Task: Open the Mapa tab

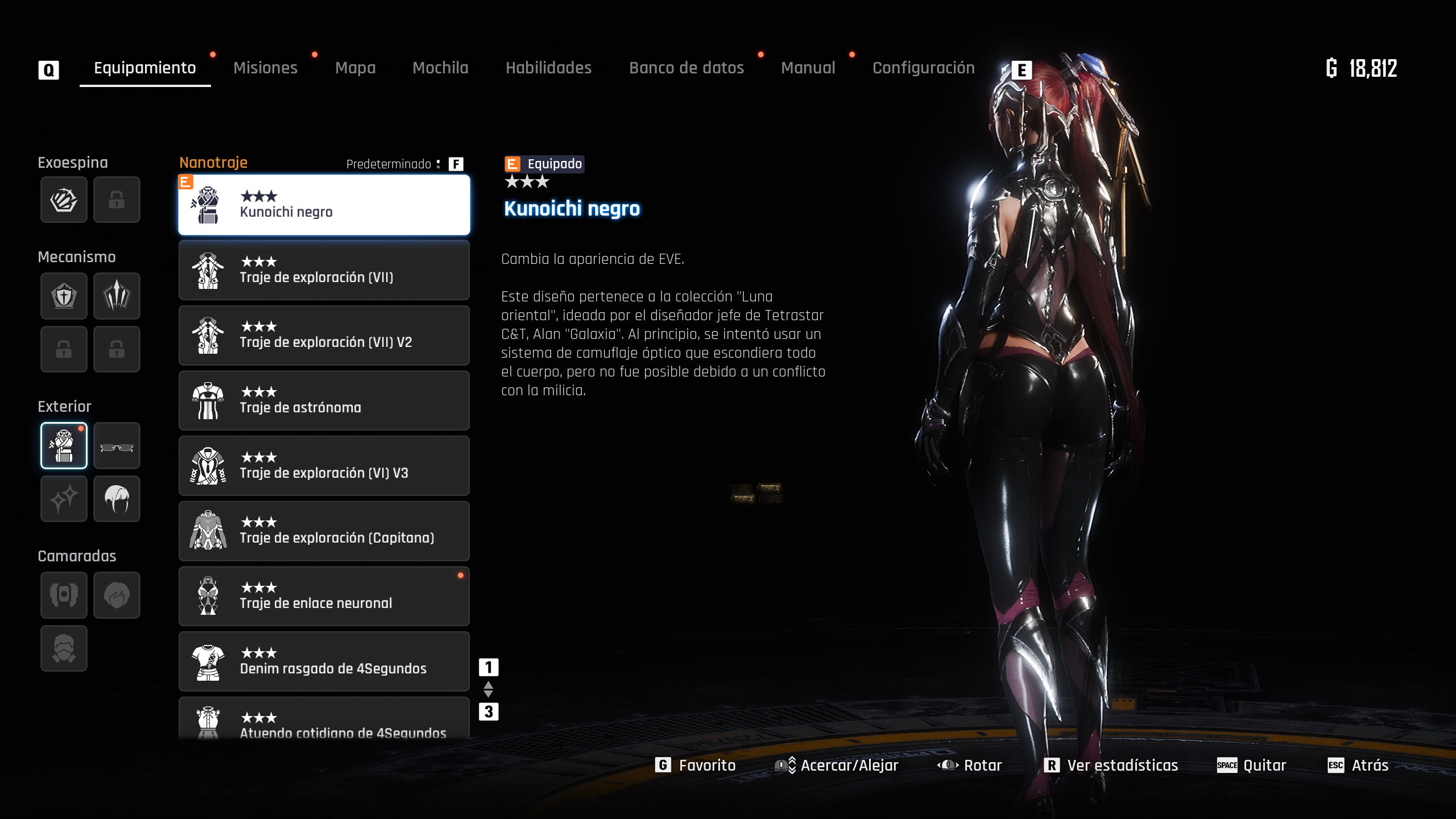Action: tap(355, 68)
